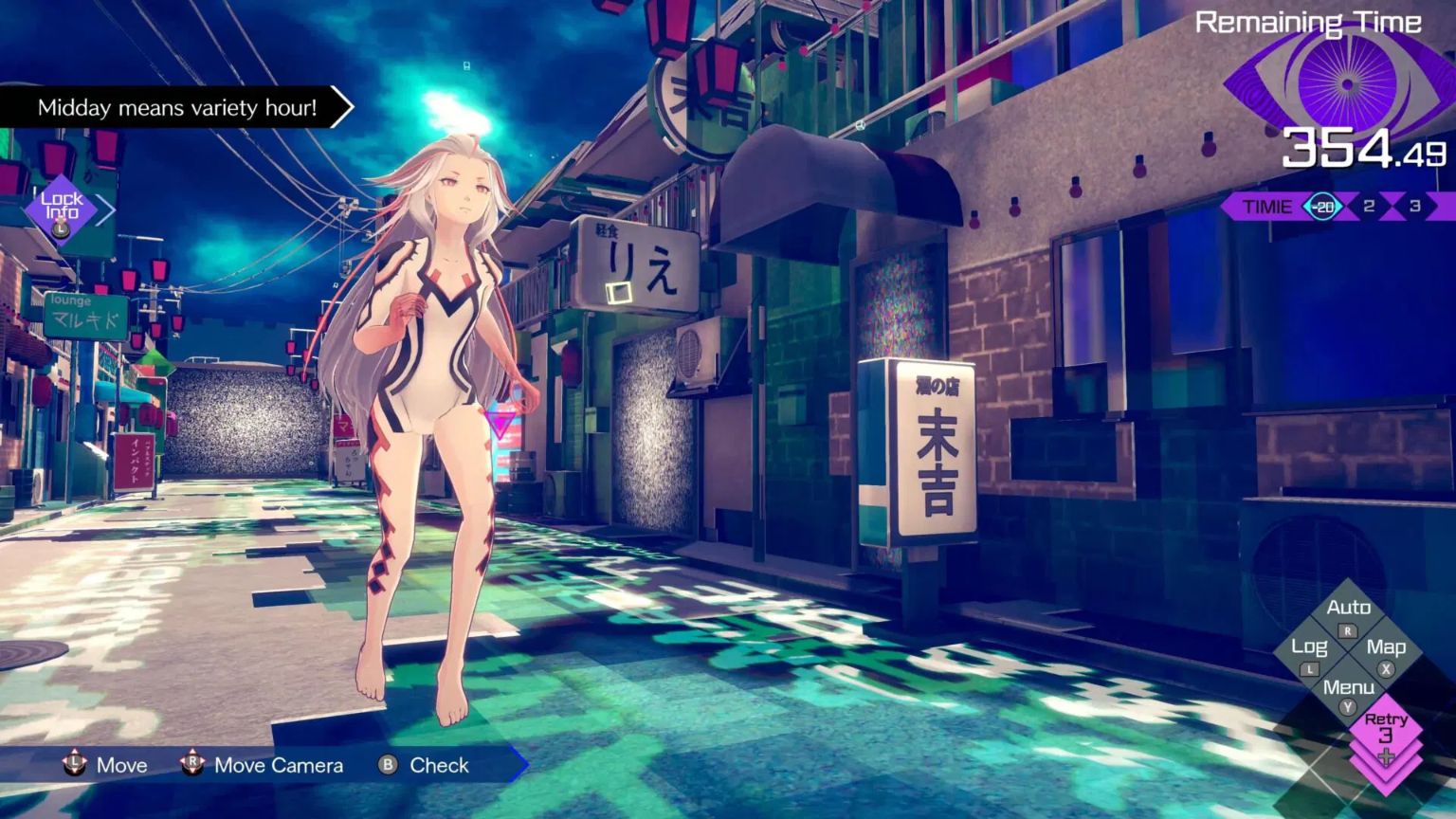The height and width of the screenshot is (819, 1456).
Task: Open the Menu option in the diamond
Action: tap(1349, 686)
